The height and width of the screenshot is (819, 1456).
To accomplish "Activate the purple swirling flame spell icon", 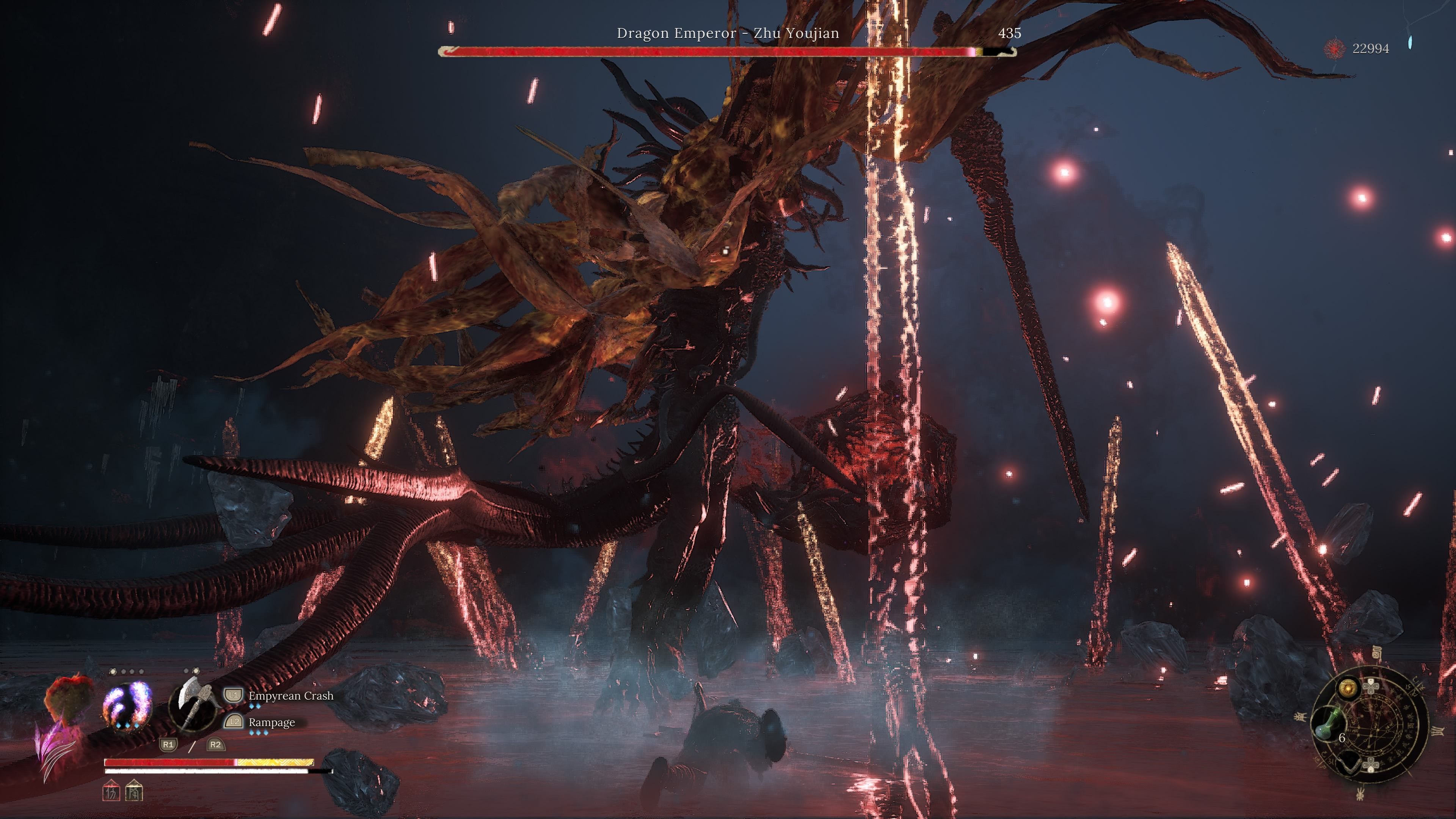I will pos(127,705).
